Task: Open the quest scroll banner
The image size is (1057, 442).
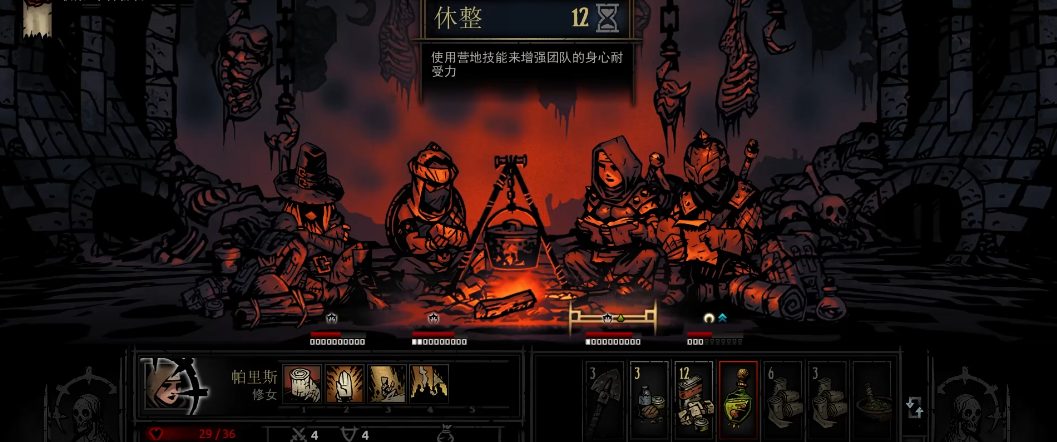Action: [38, 18]
